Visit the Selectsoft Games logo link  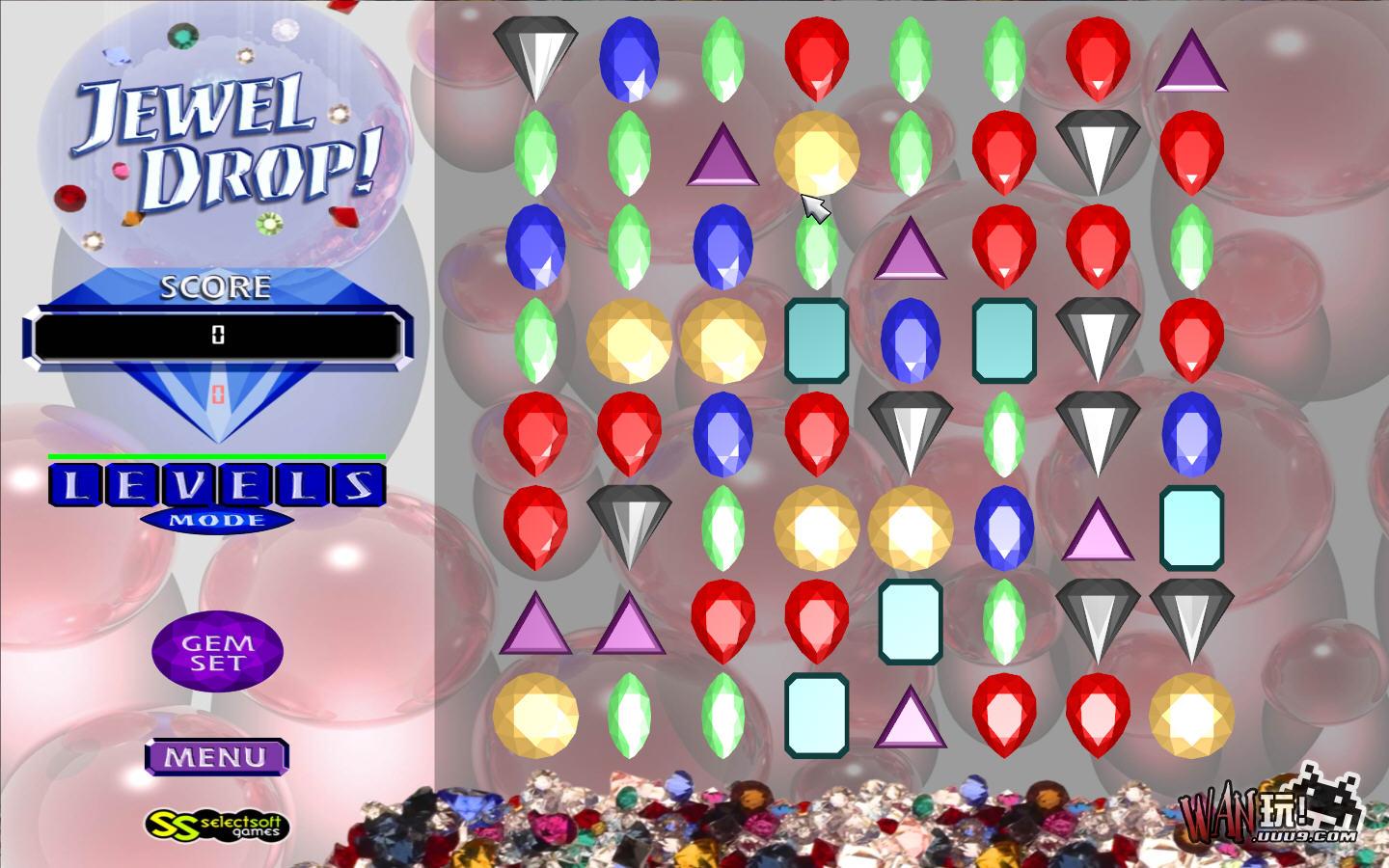(x=217, y=825)
